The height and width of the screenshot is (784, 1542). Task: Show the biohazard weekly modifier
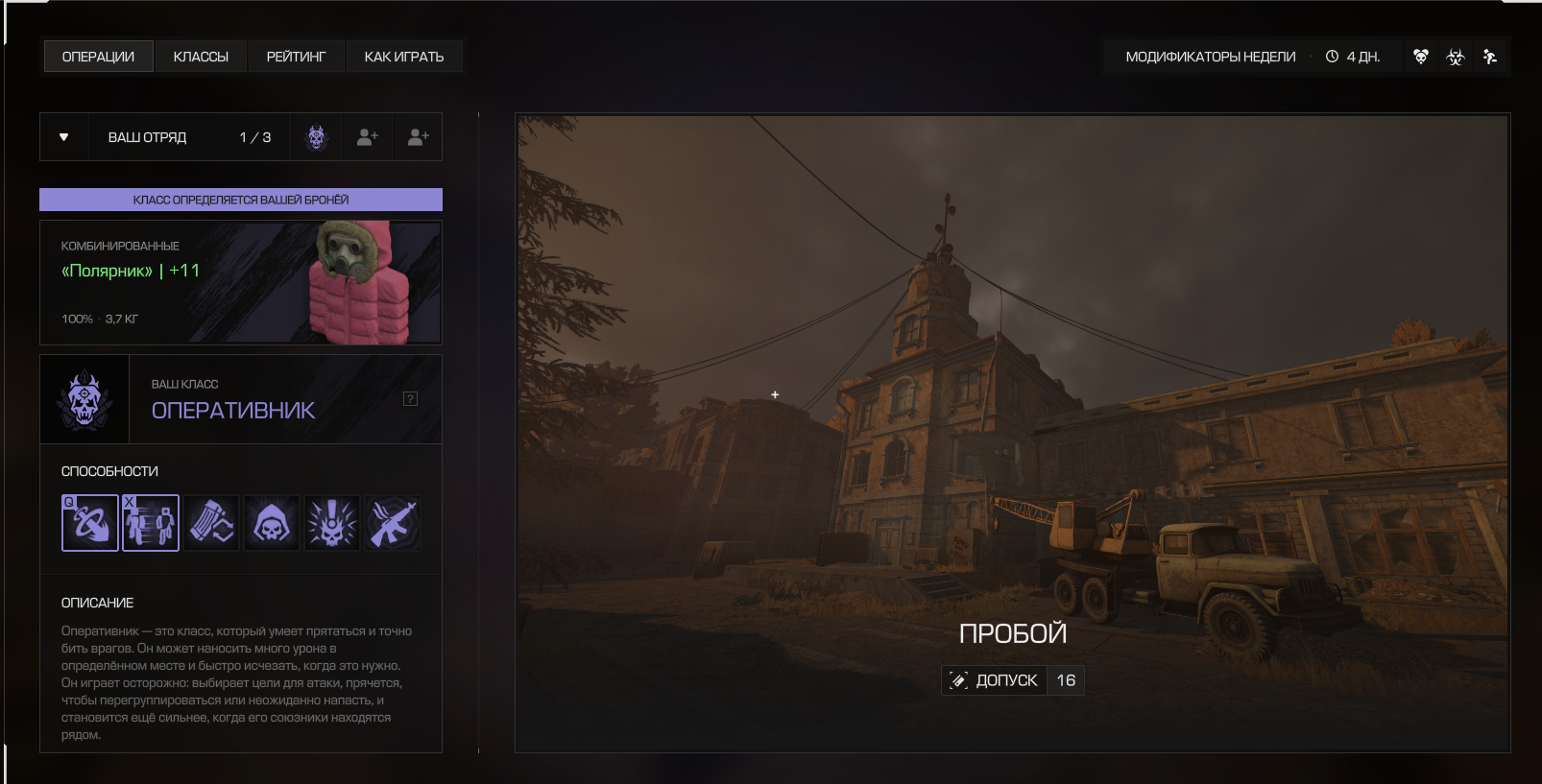click(x=1456, y=57)
